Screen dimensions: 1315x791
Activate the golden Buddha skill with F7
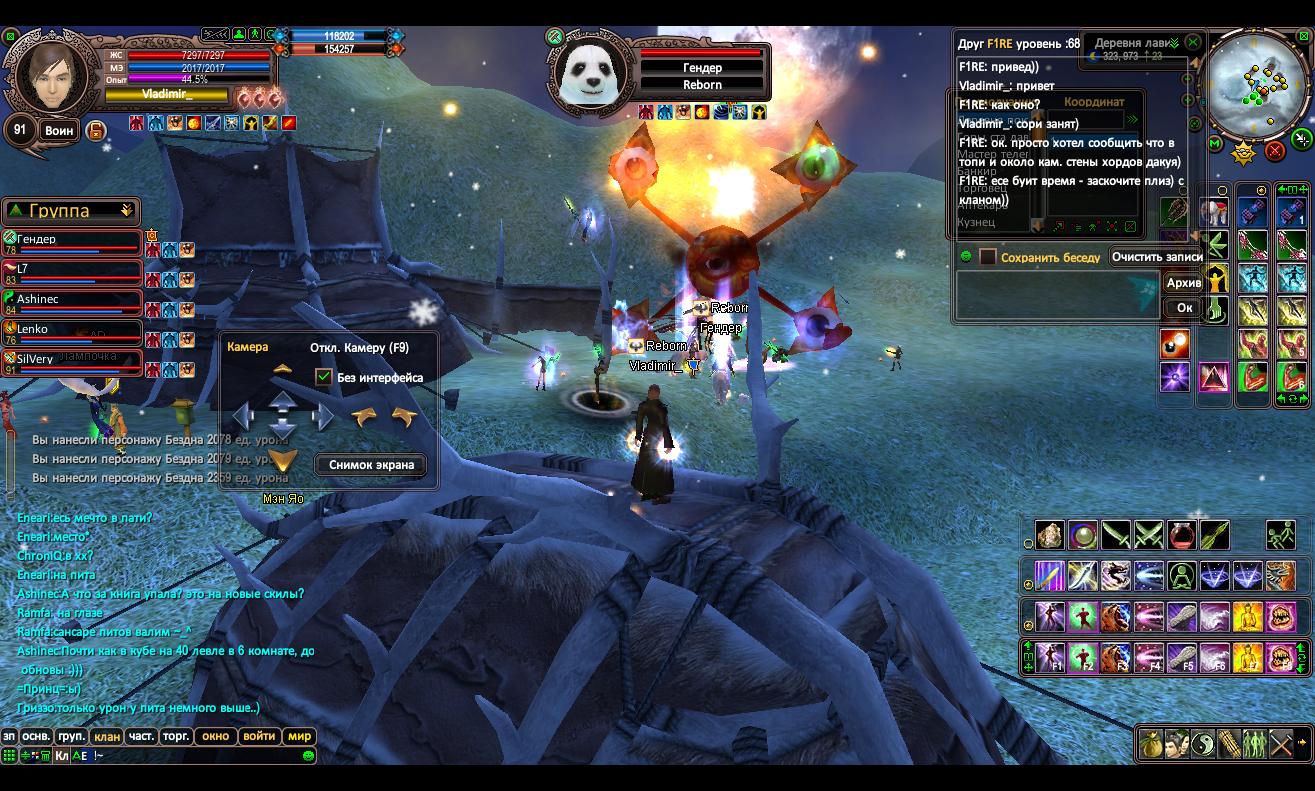[x=1247, y=658]
